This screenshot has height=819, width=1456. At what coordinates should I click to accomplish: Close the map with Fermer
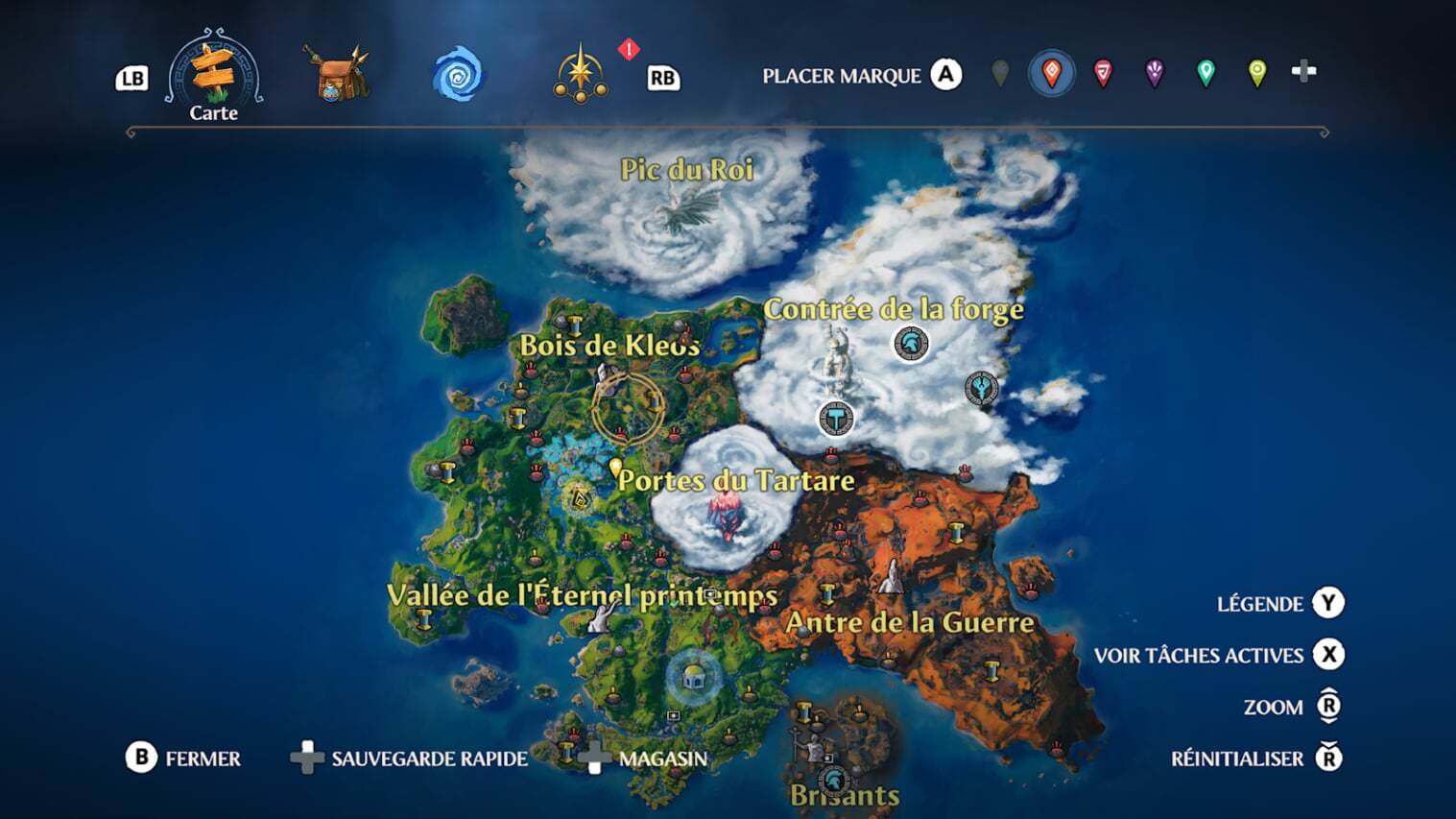coord(183,759)
